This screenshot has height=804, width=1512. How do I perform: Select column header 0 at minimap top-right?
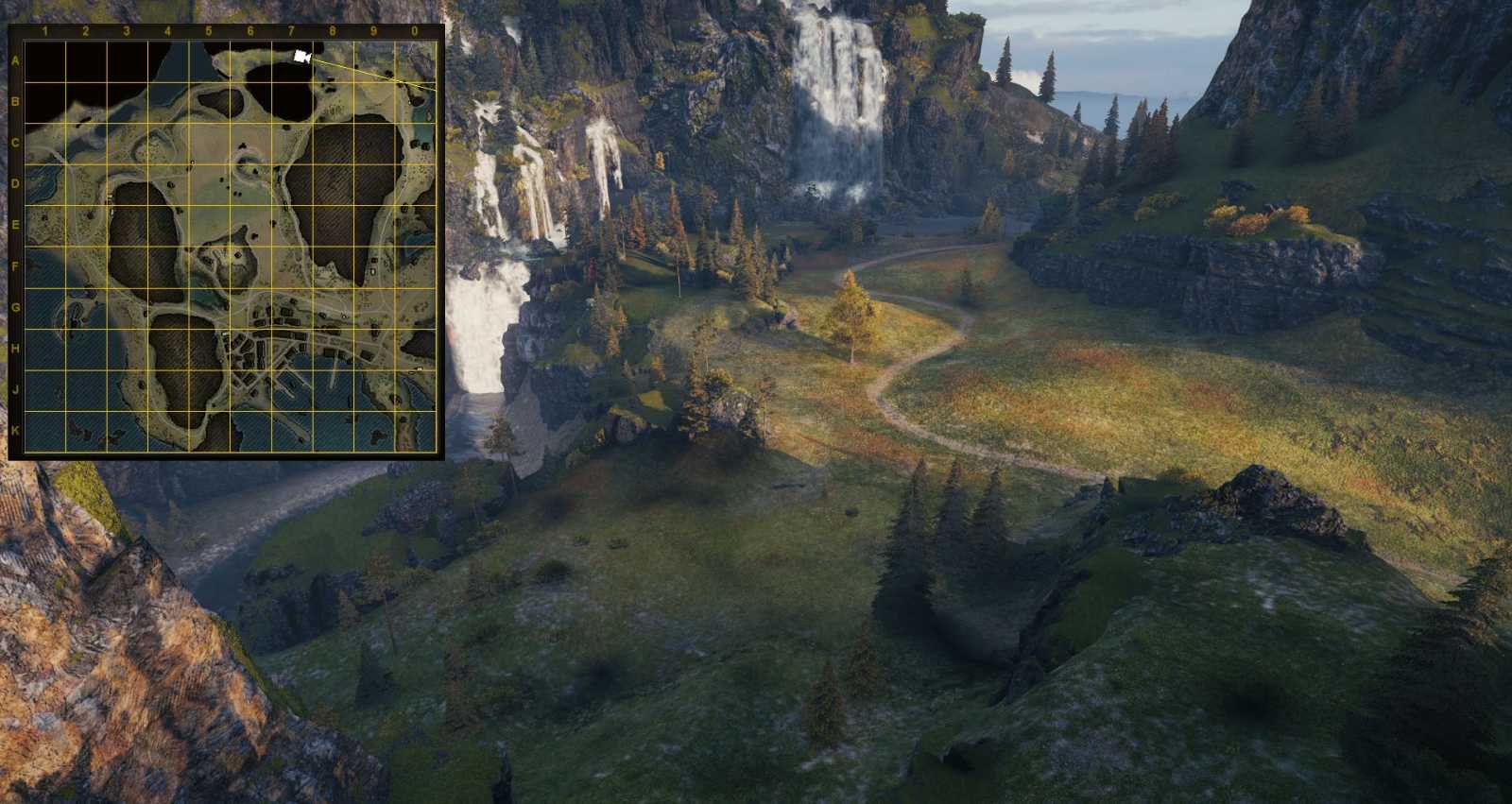click(414, 30)
